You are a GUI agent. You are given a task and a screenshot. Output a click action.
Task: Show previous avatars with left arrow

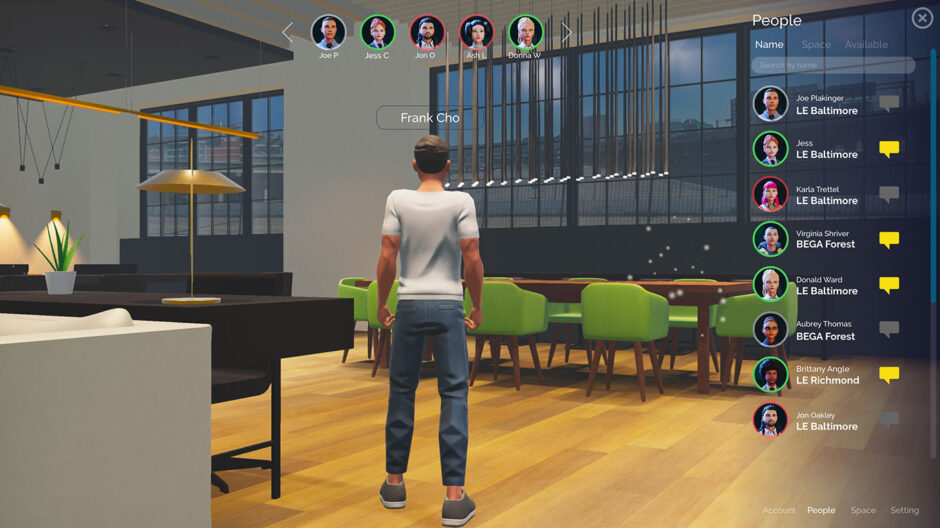pyautogui.click(x=288, y=33)
